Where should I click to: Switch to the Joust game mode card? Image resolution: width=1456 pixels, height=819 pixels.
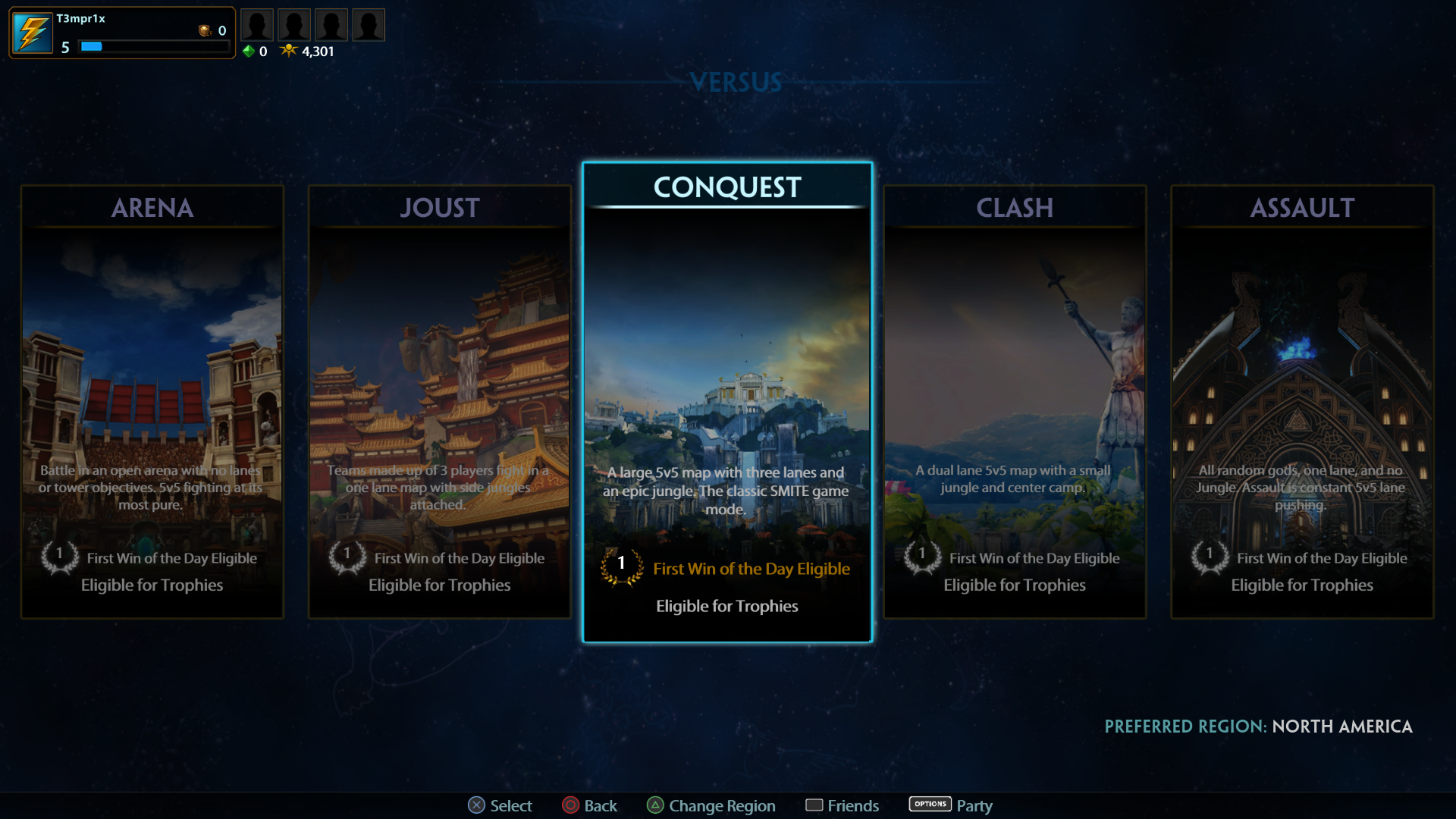click(440, 402)
